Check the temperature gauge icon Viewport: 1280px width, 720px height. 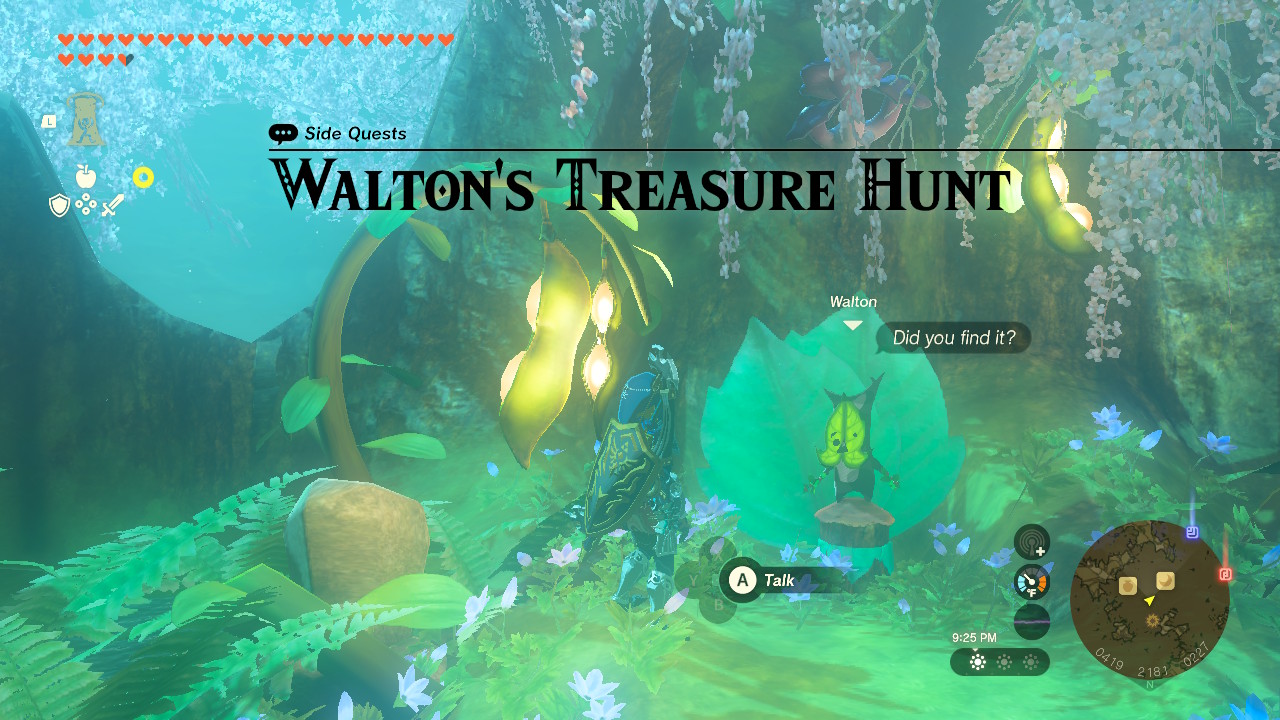[1032, 582]
